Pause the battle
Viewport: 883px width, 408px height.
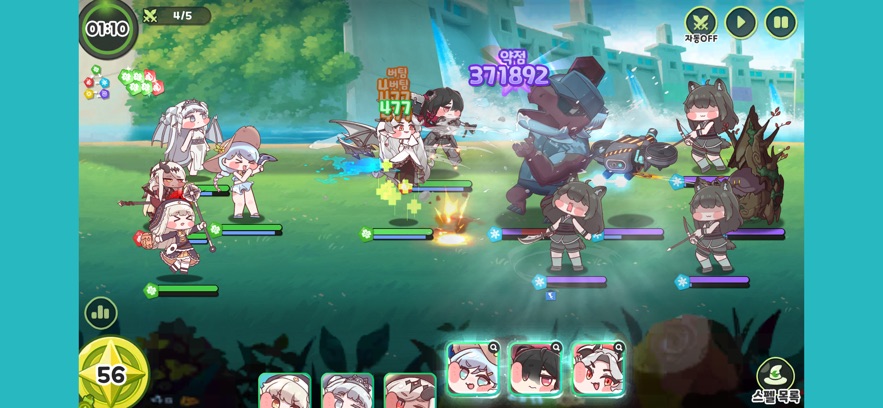click(x=781, y=22)
